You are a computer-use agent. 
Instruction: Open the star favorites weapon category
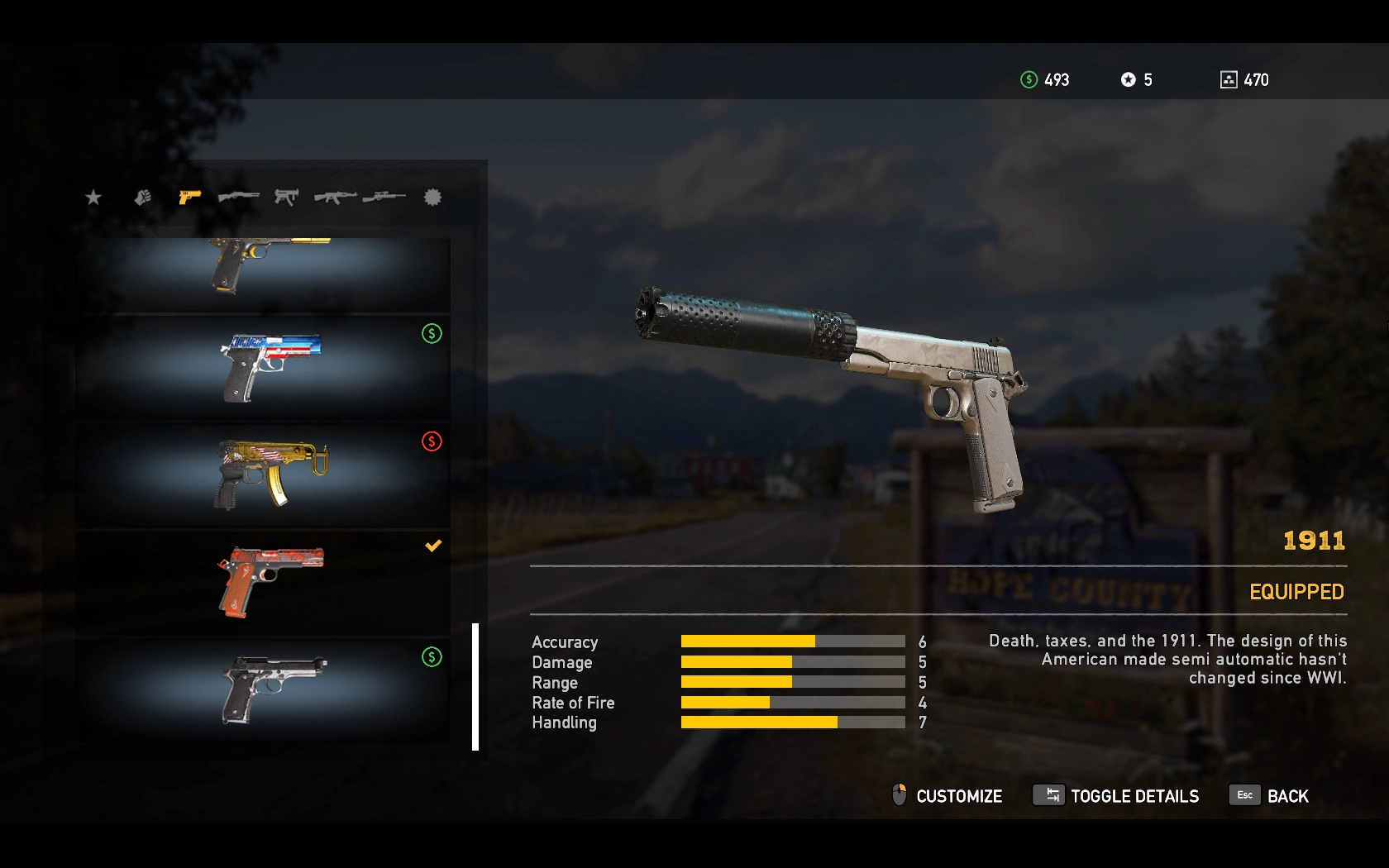93,197
